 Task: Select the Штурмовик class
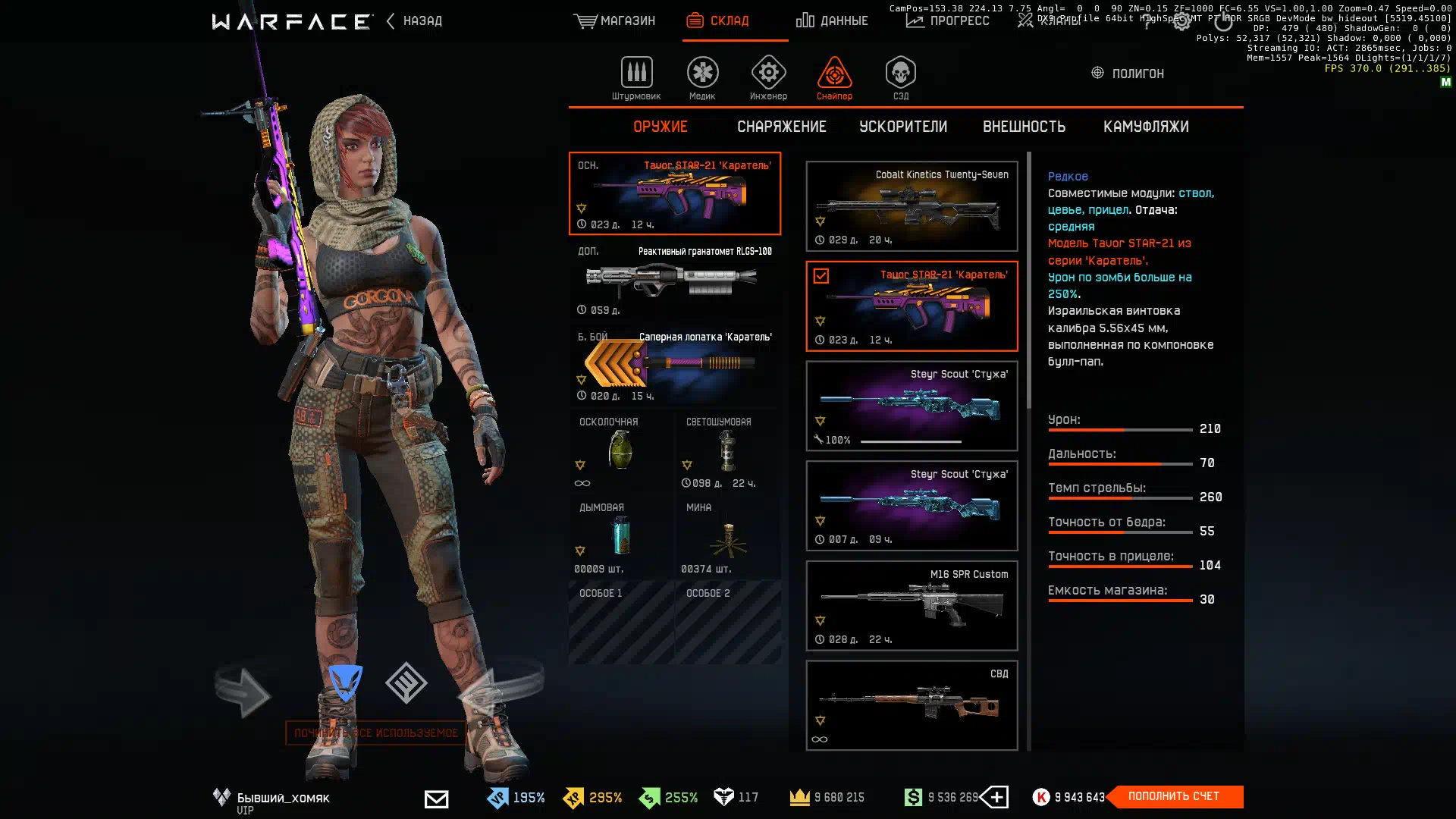636,78
